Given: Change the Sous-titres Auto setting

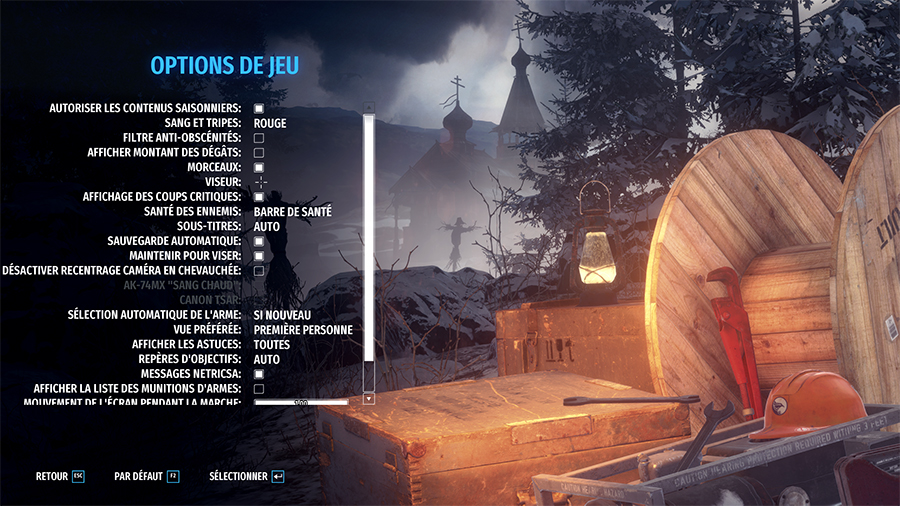Looking at the screenshot, I should pyautogui.click(x=267, y=227).
